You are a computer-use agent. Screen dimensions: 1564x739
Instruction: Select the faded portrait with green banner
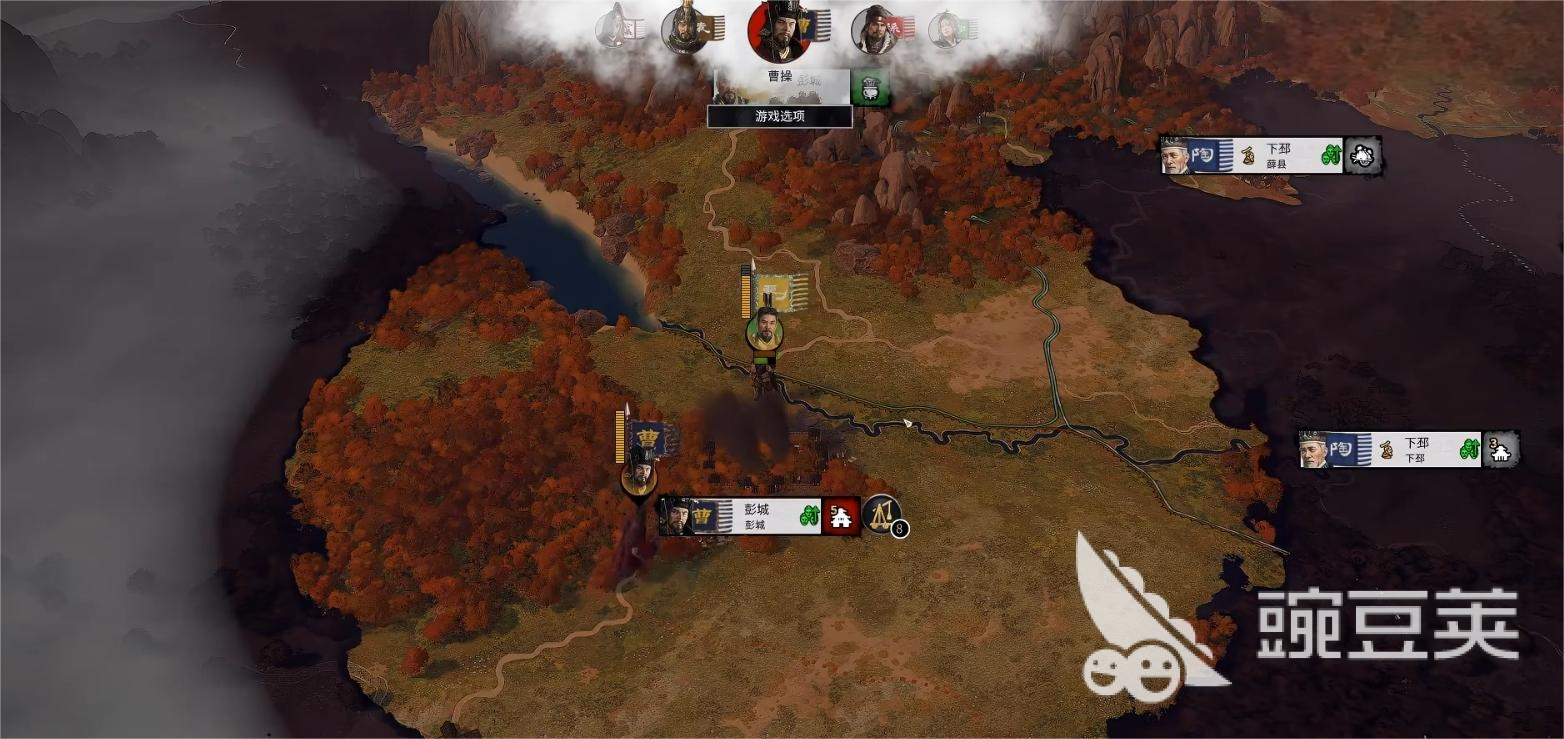[x=946, y=30]
